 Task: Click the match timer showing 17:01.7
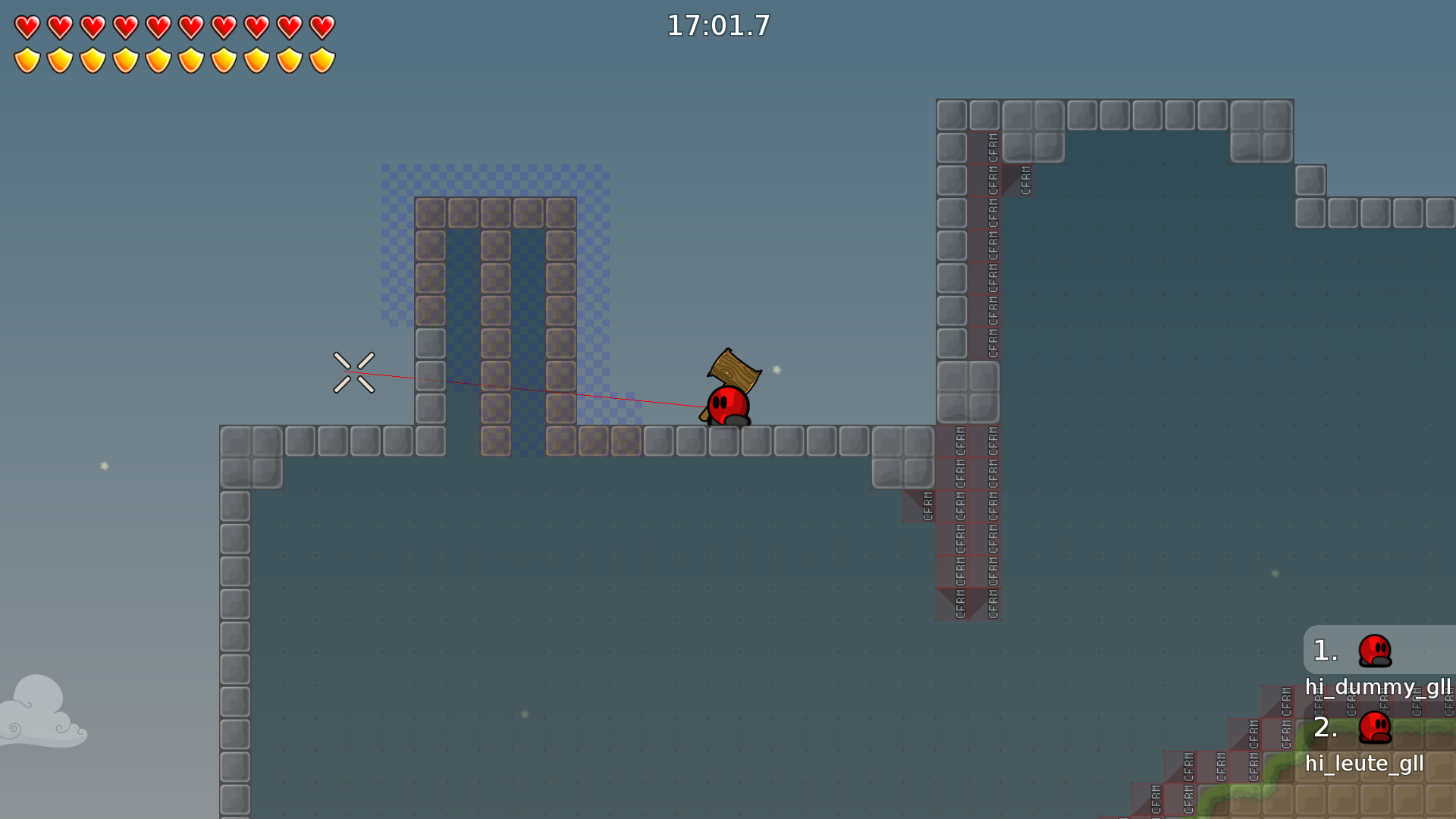[x=717, y=25]
